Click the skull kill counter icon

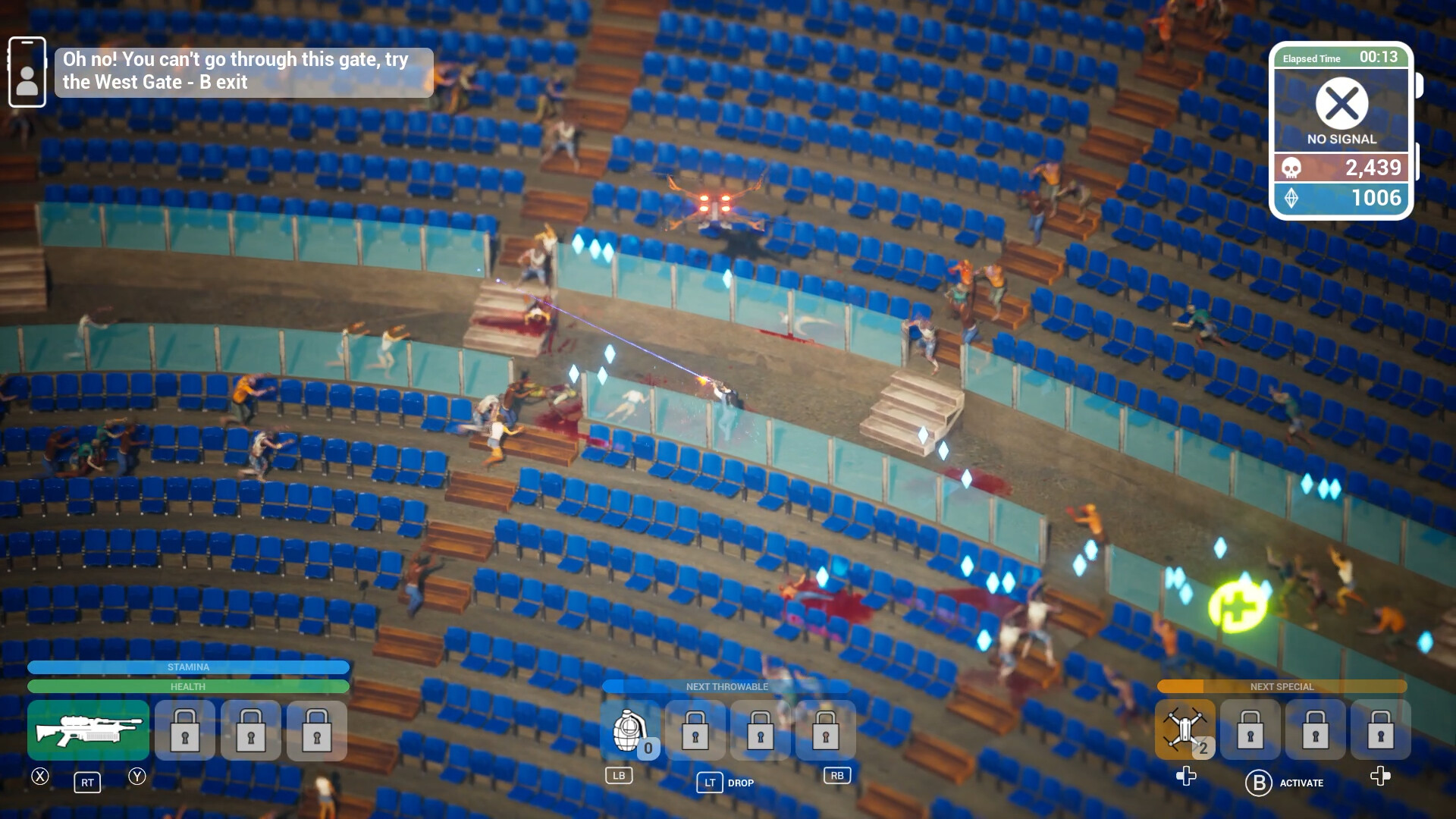[1293, 168]
